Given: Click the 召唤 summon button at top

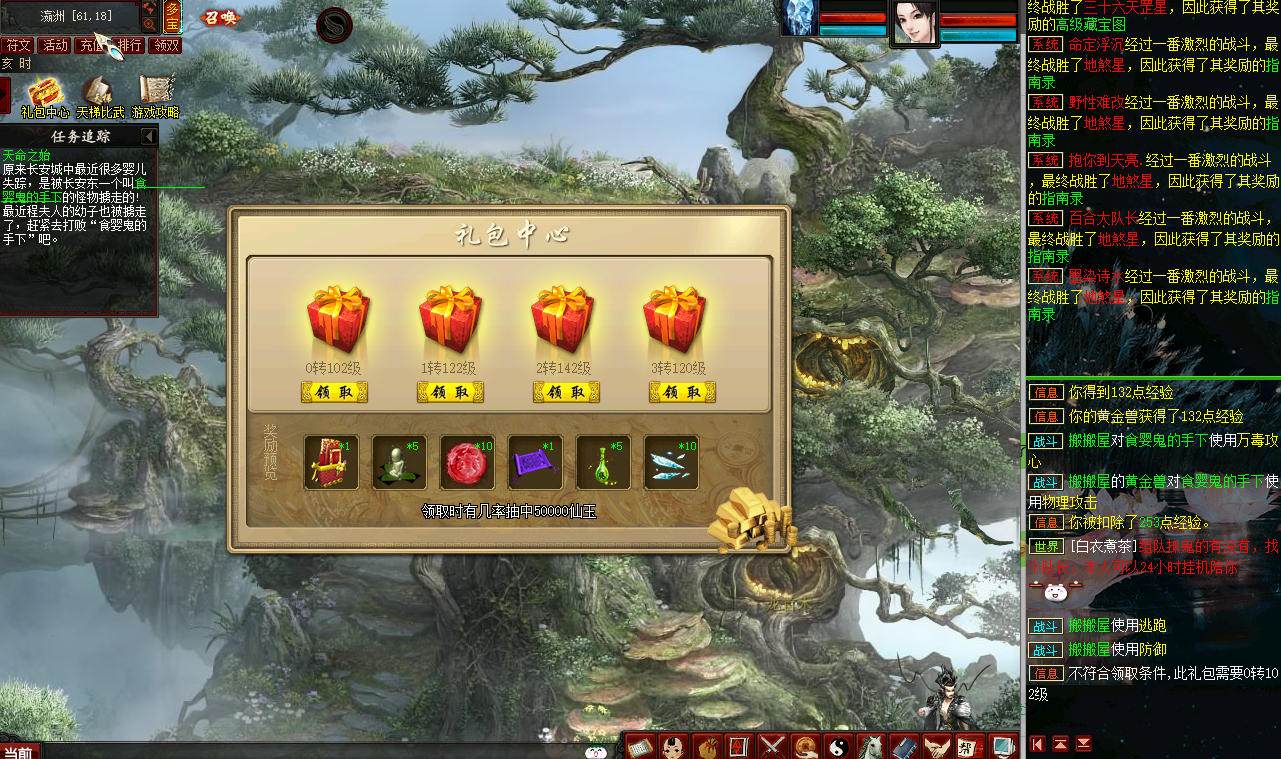Looking at the screenshot, I should (221, 16).
